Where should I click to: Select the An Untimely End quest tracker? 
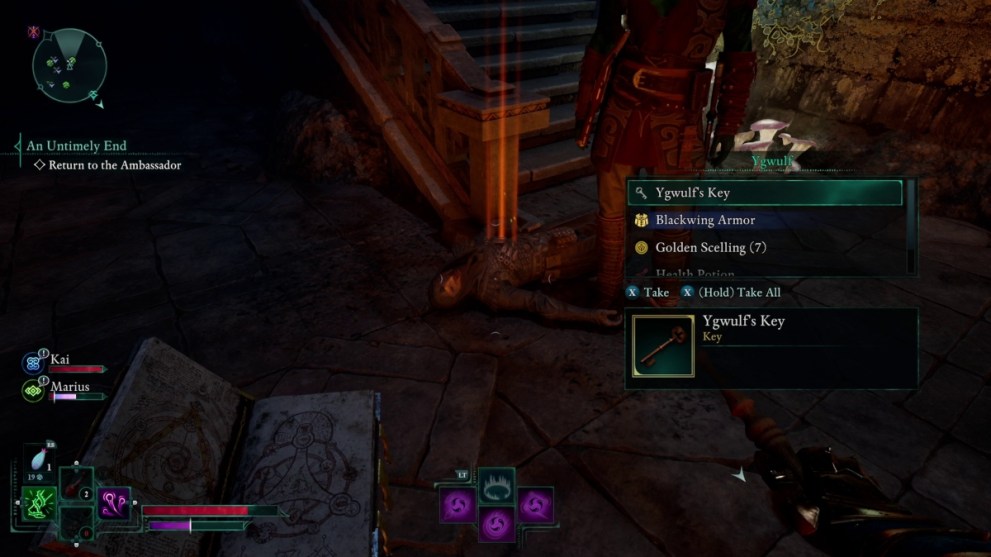[x=77, y=146]
